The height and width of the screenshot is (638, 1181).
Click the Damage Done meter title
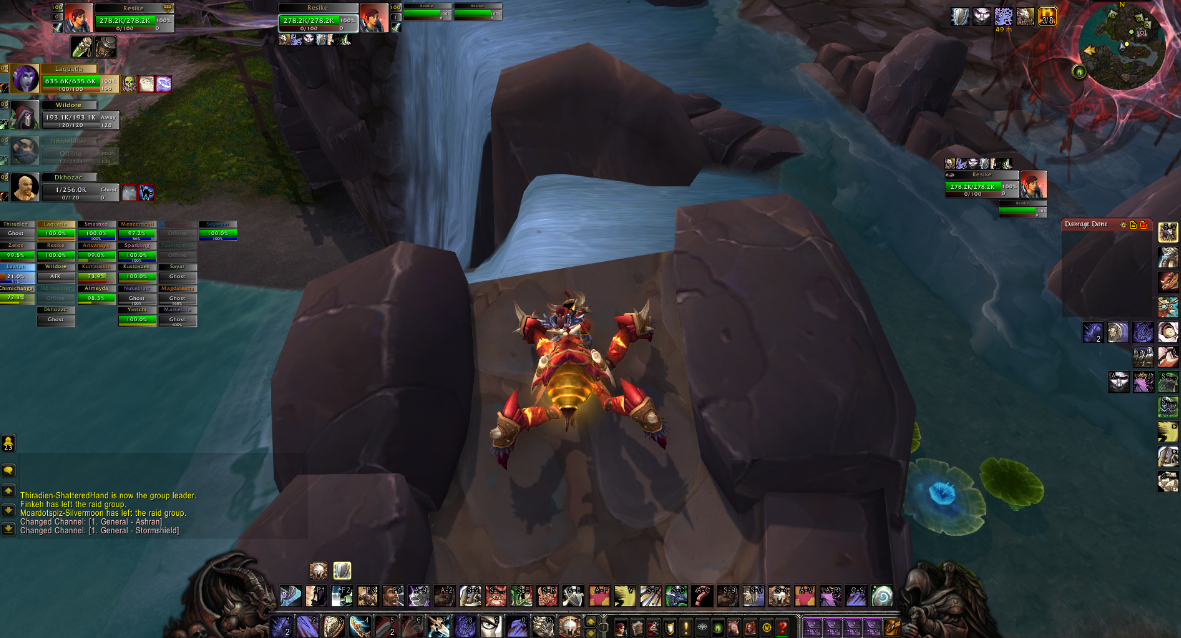click(1088, 225)
